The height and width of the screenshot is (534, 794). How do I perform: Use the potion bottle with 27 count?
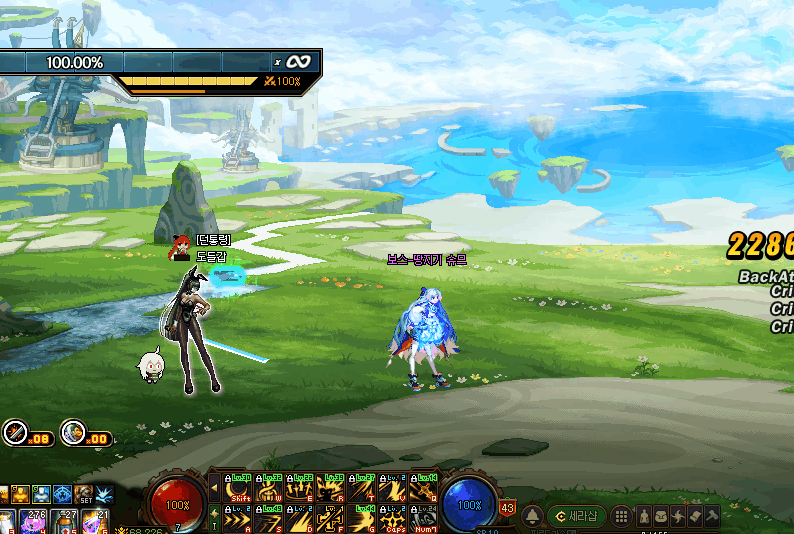pos(65,521)
